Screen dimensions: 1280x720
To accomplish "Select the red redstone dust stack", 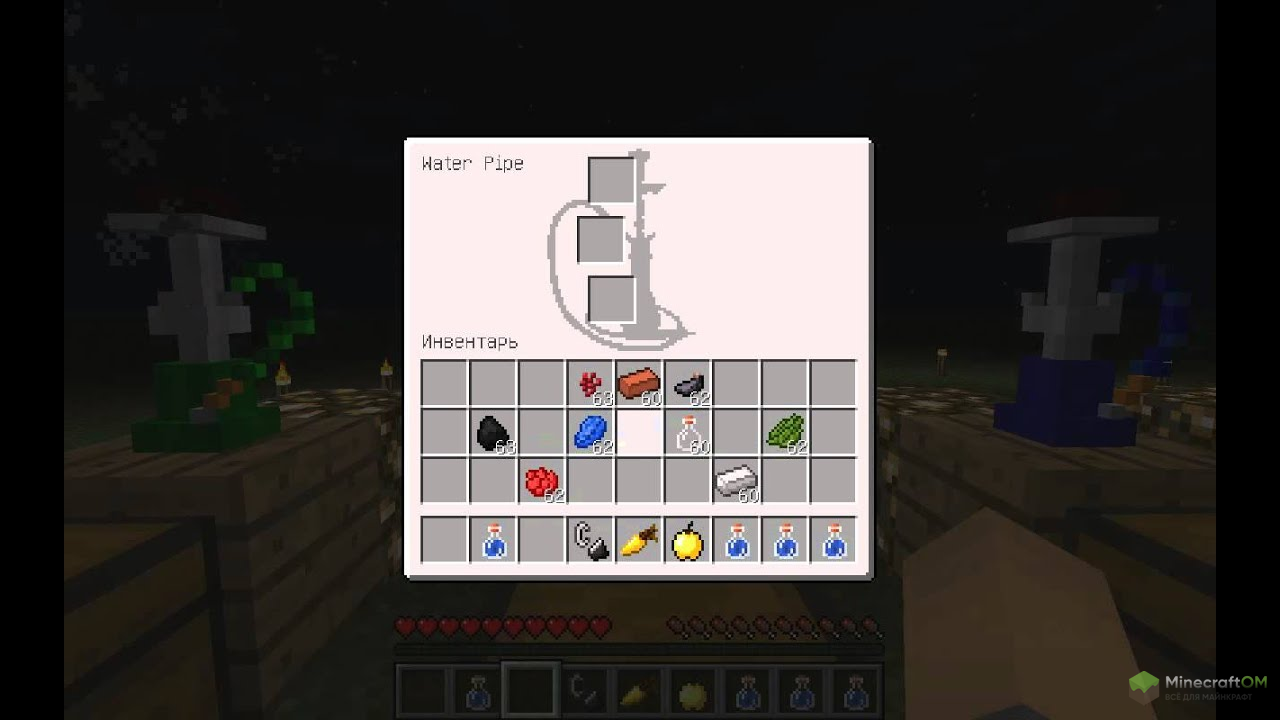I will tap(541, 482).
